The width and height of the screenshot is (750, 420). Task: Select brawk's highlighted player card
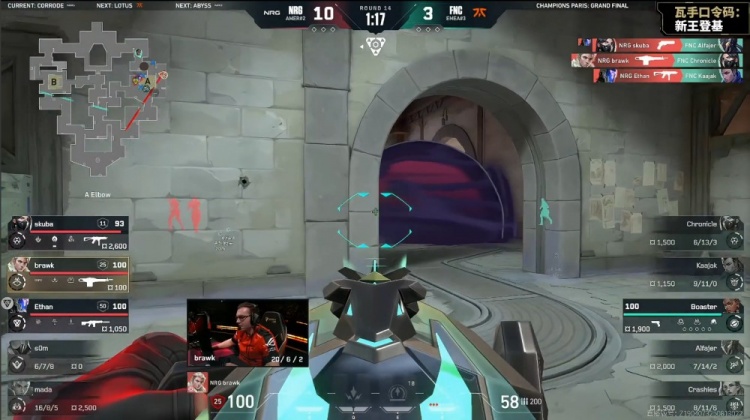[x=66, y=274]
